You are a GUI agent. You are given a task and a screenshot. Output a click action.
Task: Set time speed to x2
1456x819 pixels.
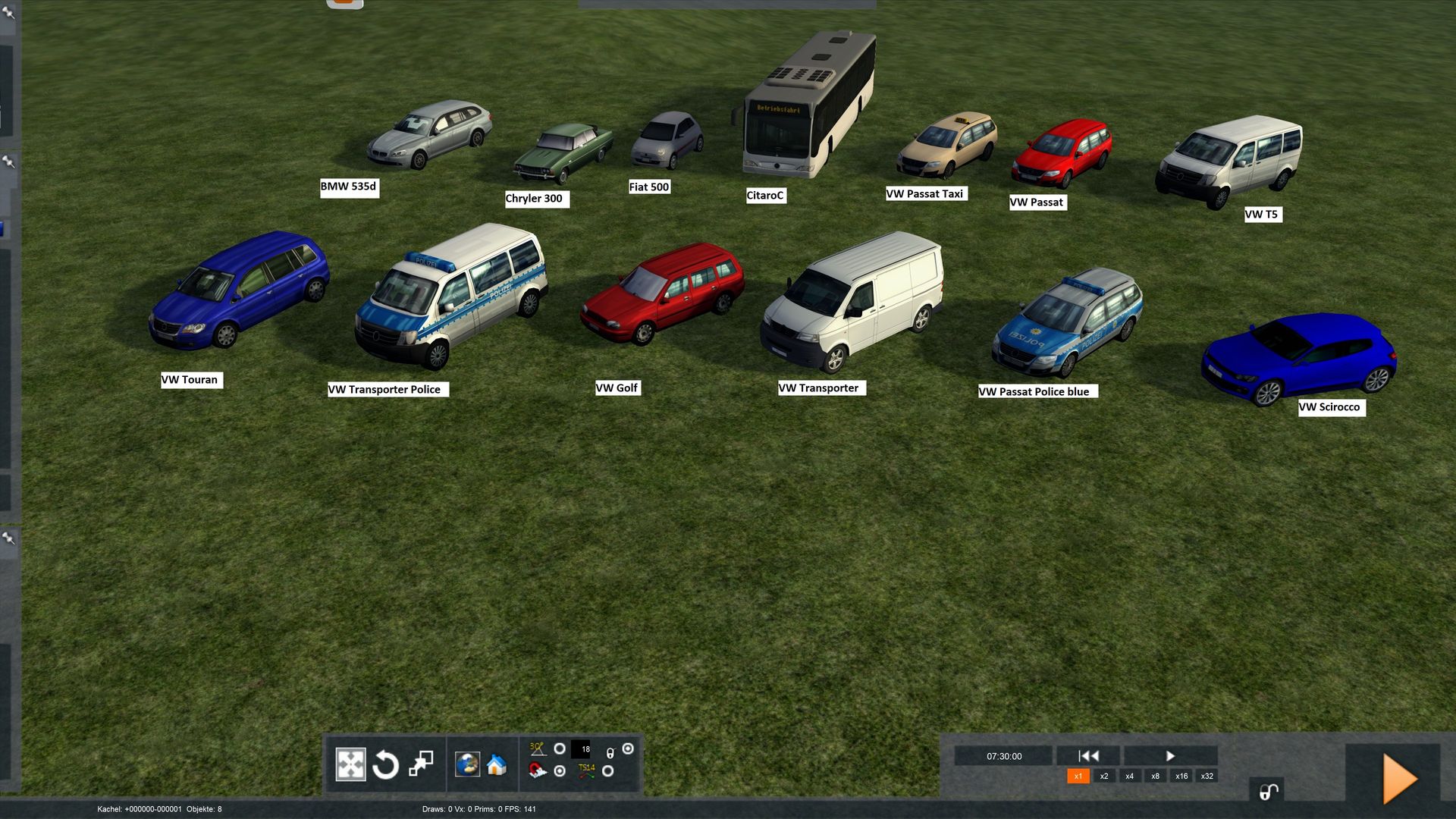pos(1104,776)
